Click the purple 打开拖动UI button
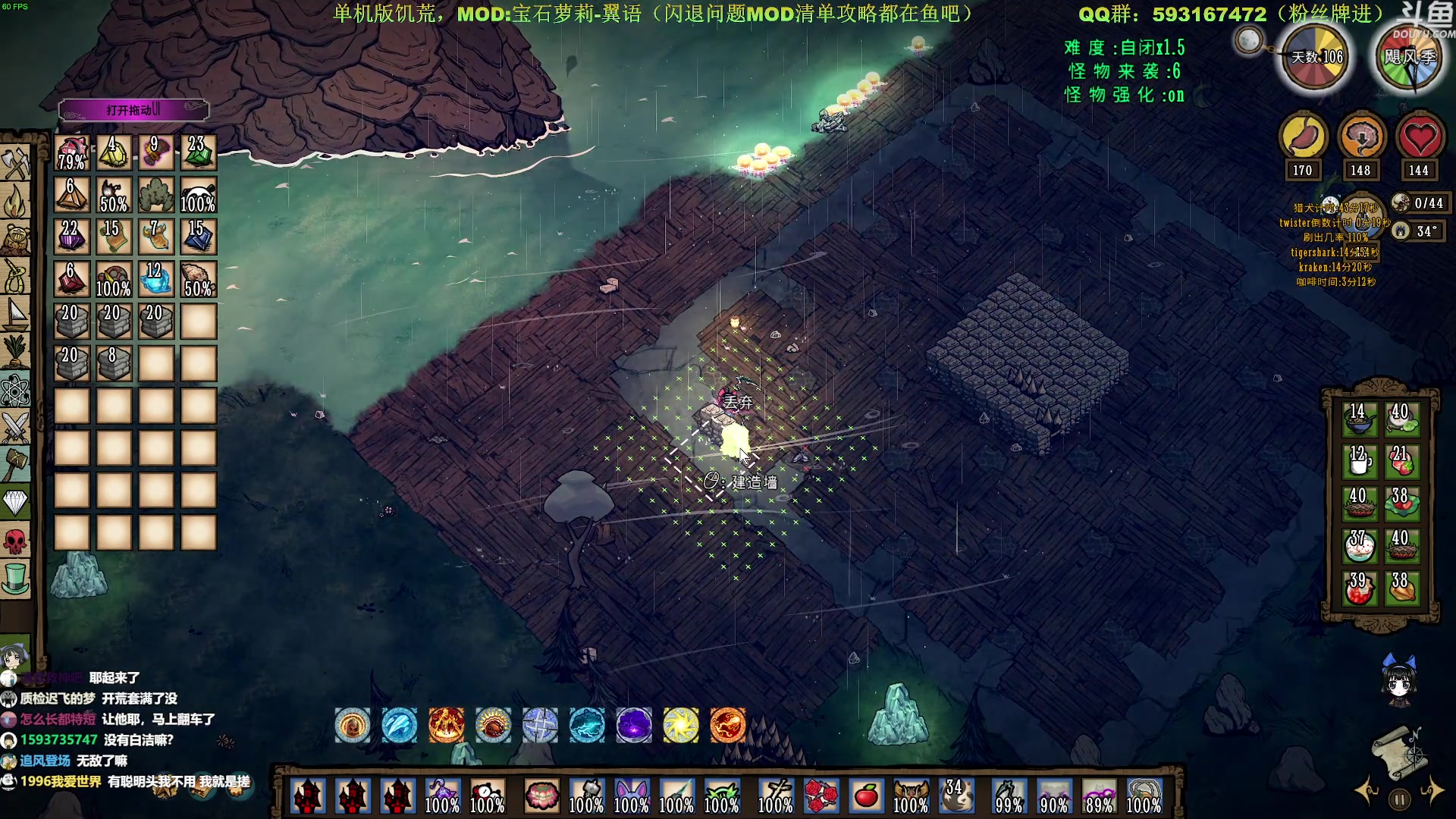The width and height of the screenshot is (1456, 819). pyautogui.click(x=133, y=110)
